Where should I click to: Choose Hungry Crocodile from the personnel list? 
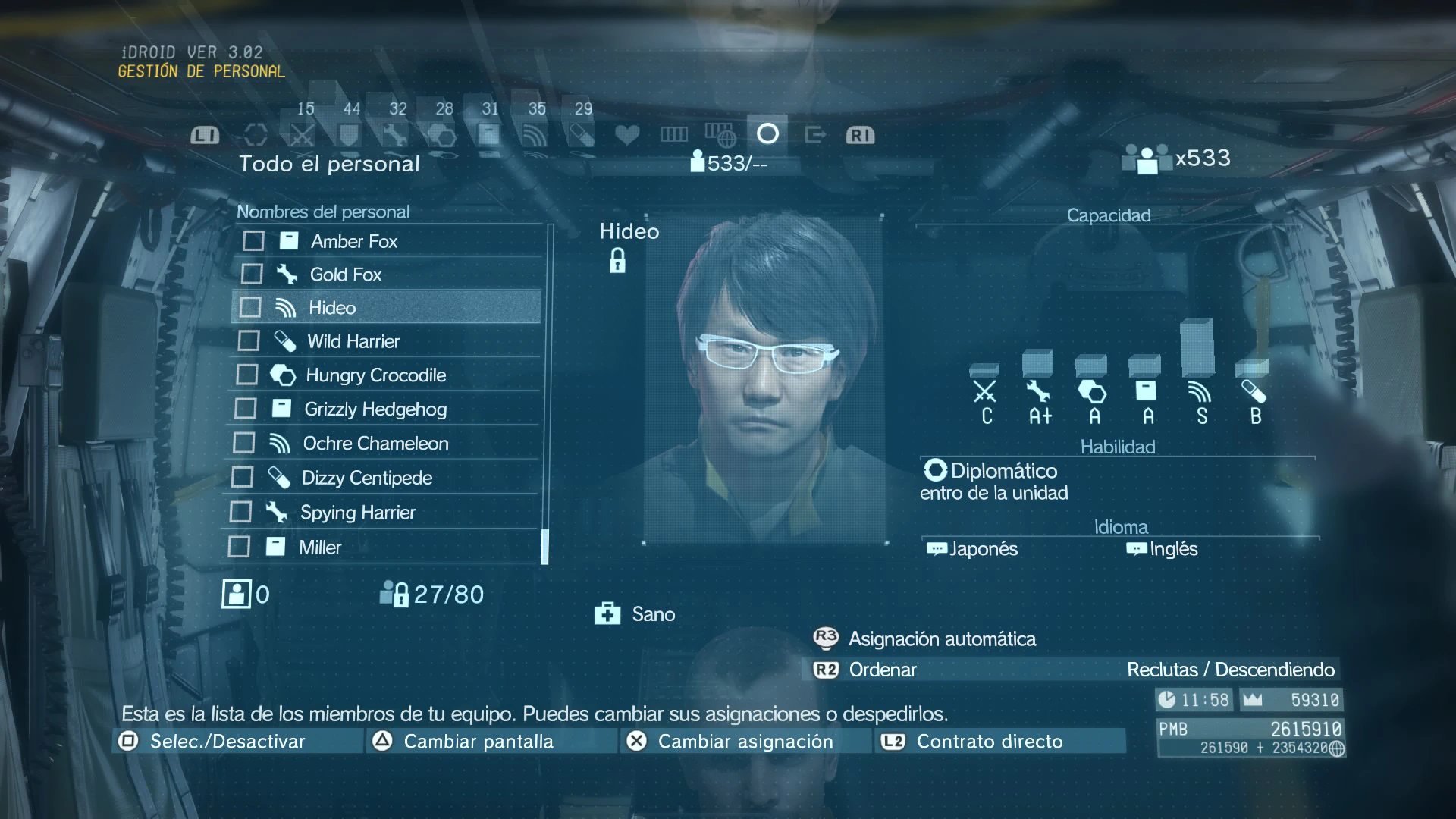click(375, 375)
